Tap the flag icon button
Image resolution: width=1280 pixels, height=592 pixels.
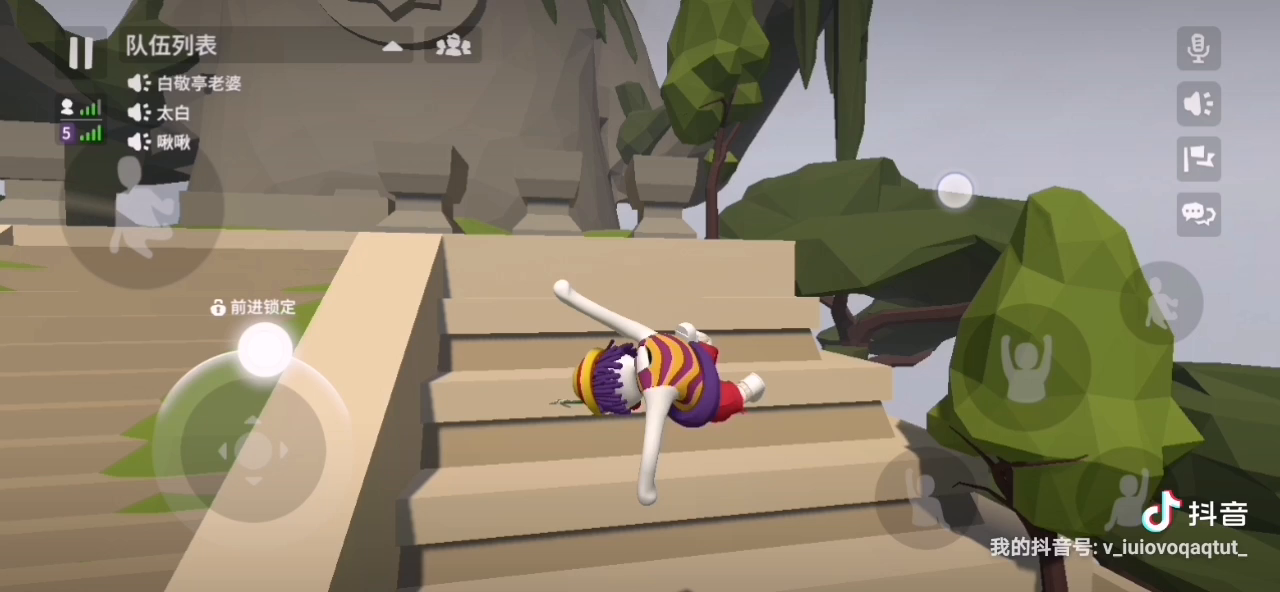(1198, 158)
